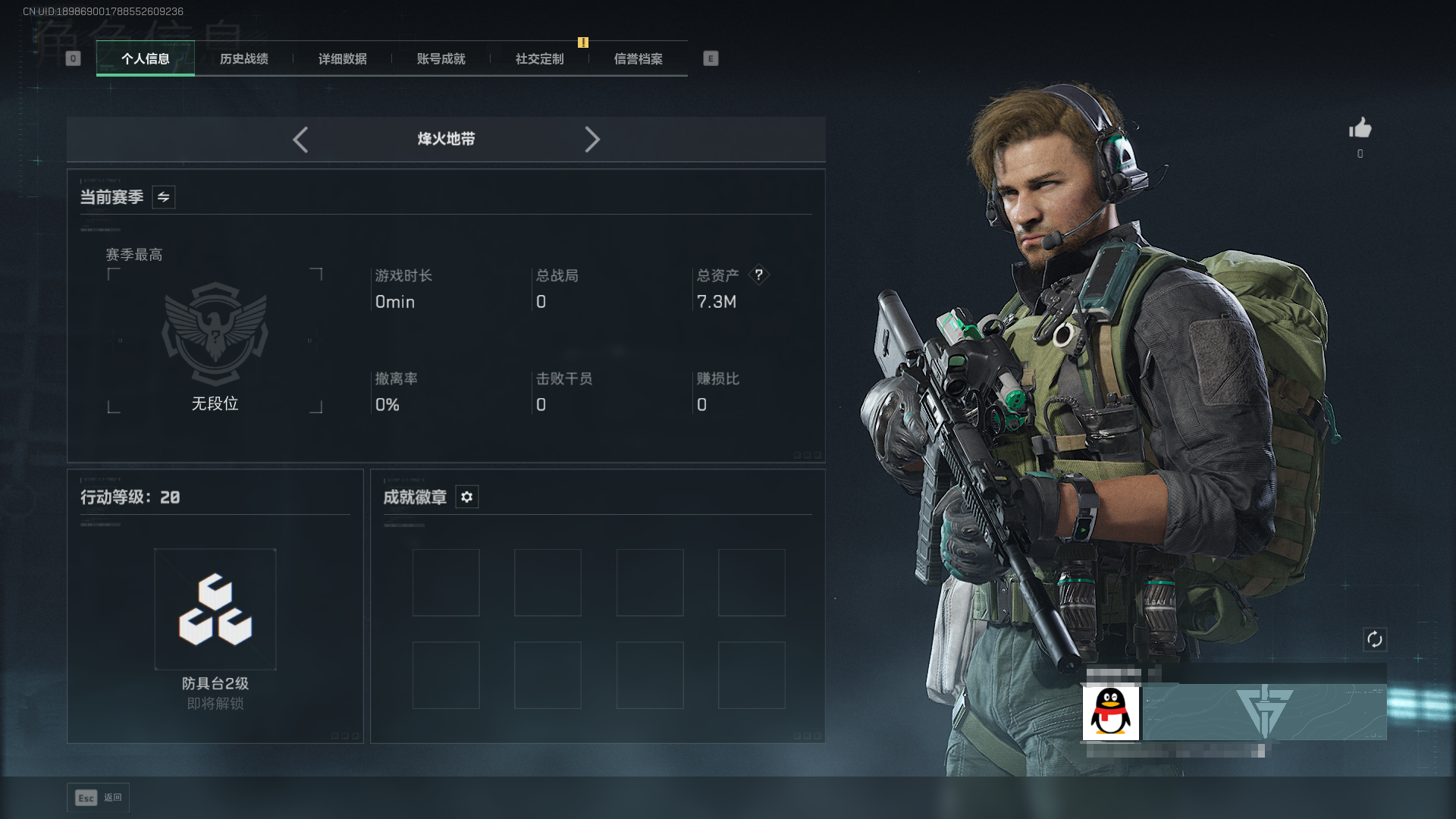Show the 账号成就 tab
1456x819 pixels.
pos(441,58)
